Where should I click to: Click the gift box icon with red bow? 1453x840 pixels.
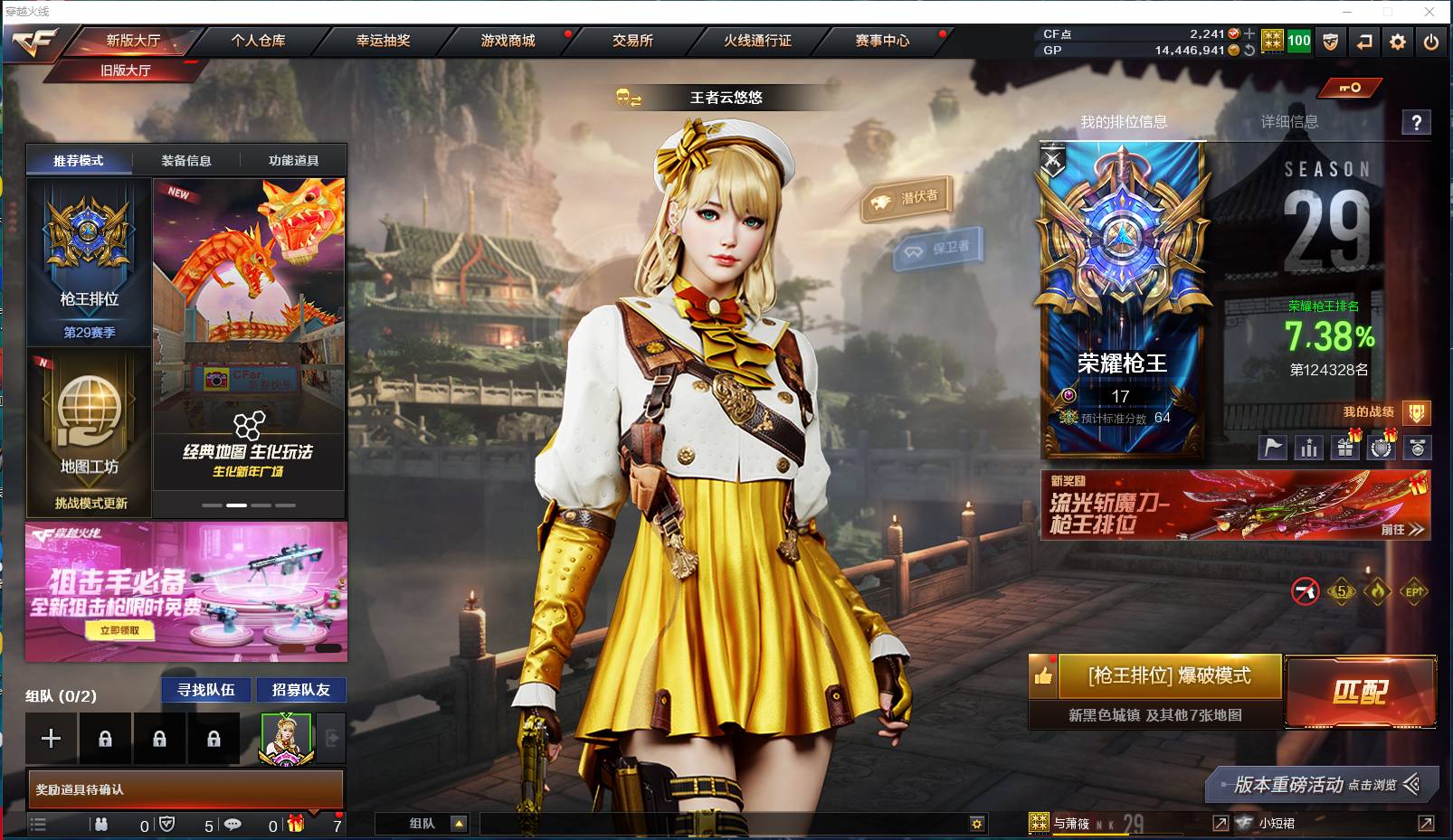[296, 824]
